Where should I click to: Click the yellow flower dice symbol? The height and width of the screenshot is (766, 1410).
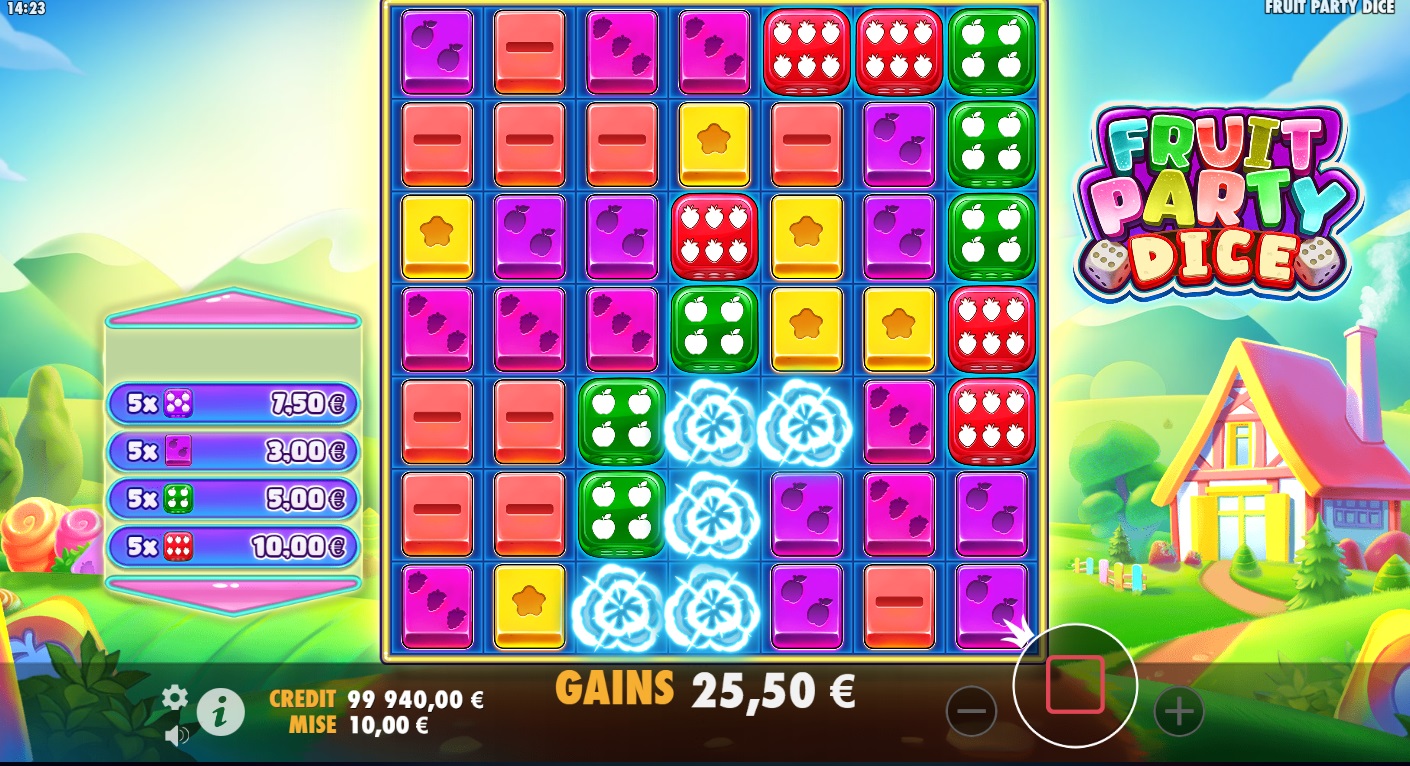point(713,143)
